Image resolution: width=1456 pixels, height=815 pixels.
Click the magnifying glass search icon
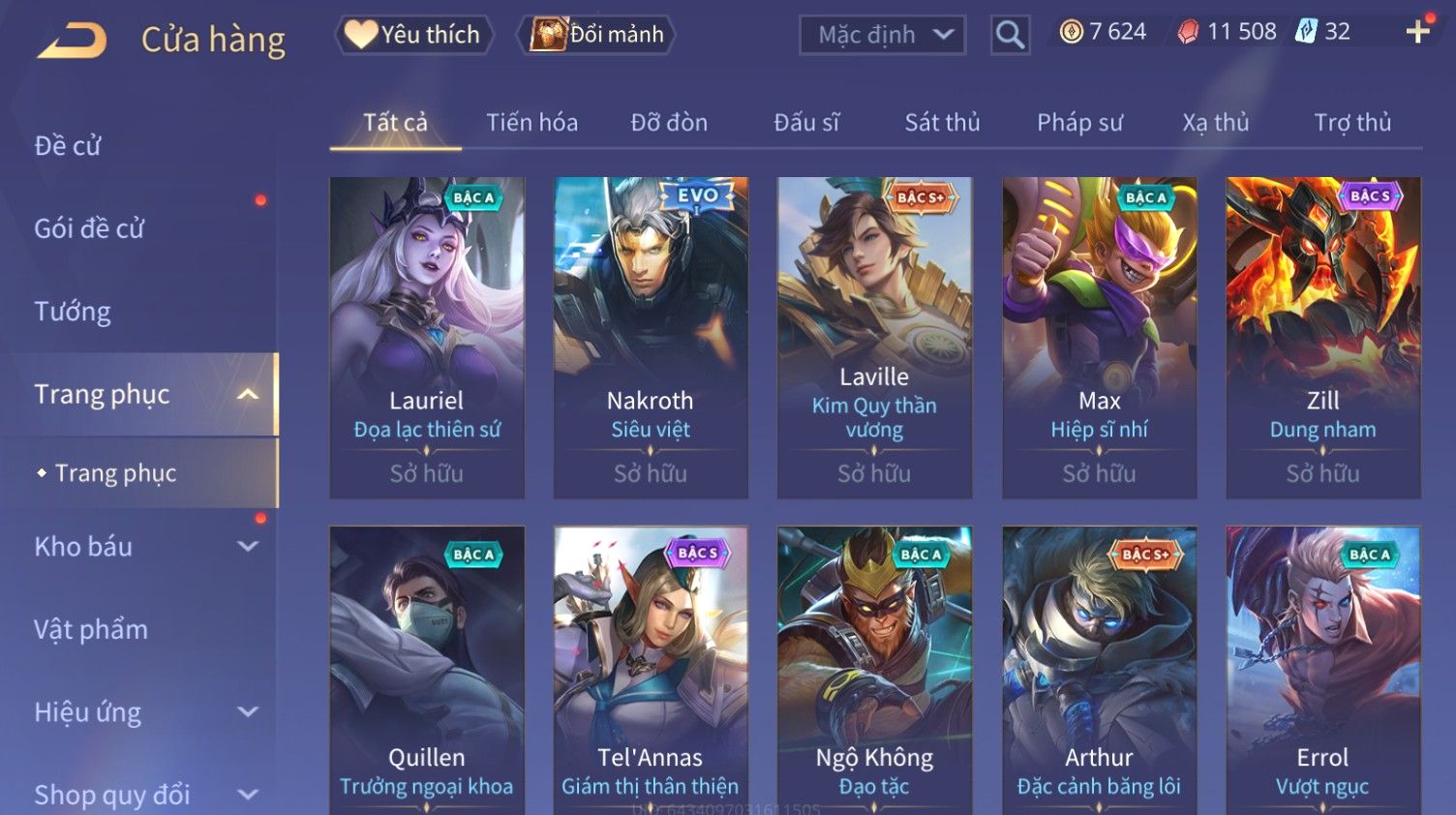coord(1010,35)
